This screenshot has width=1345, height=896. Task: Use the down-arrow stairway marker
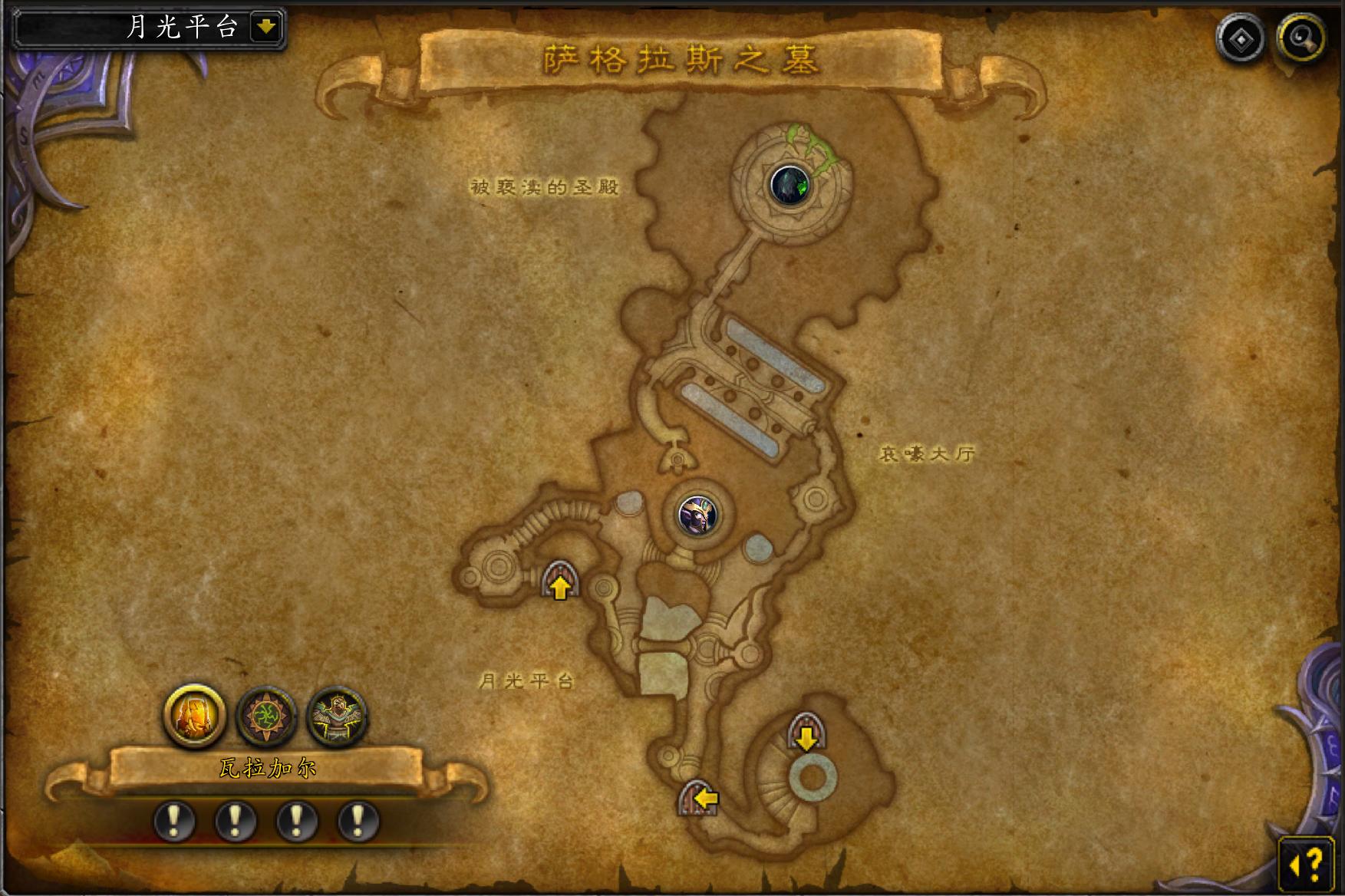pos(806,733)
